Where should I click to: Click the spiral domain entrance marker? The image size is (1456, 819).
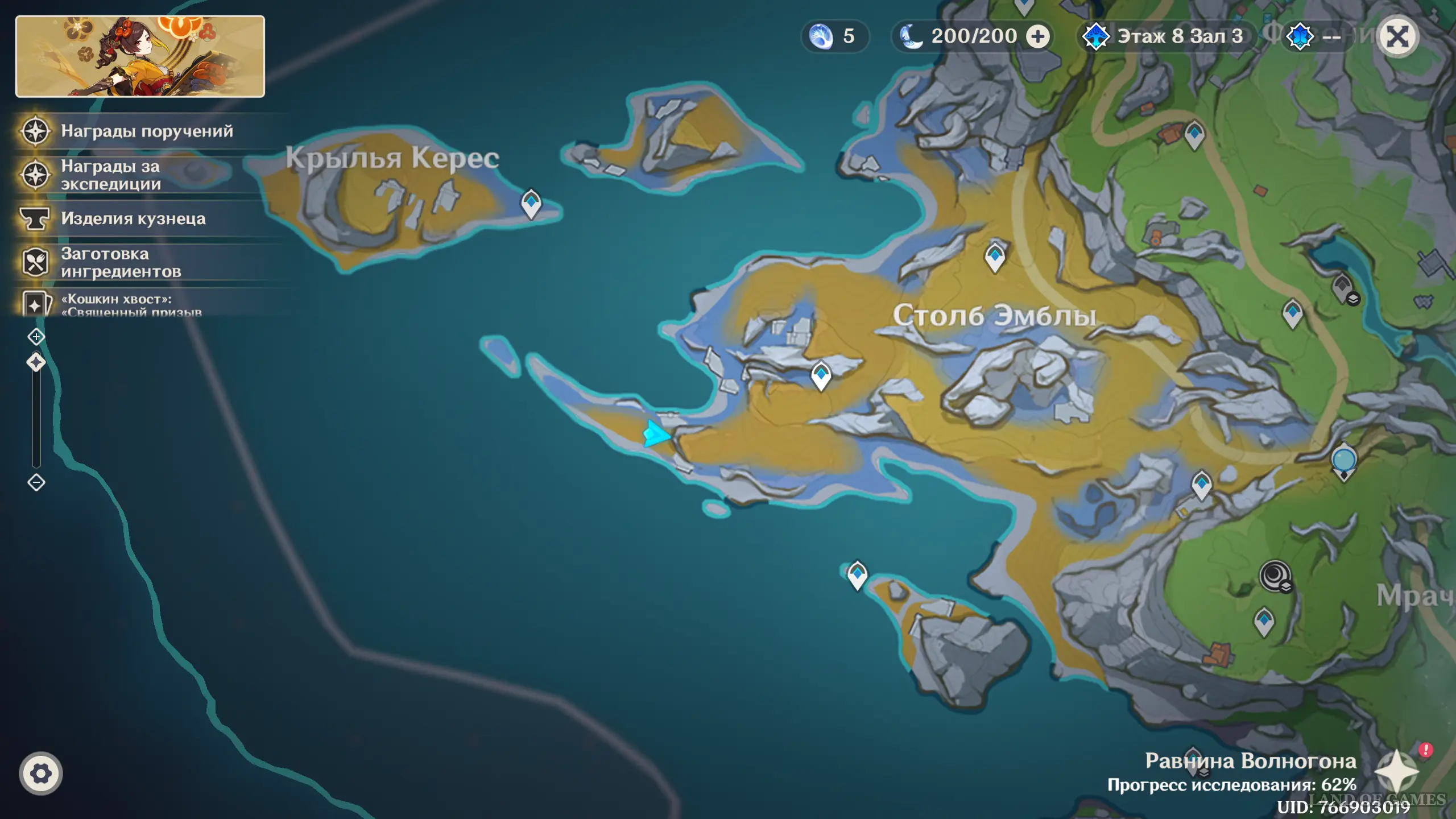(x=1275, y=576)
